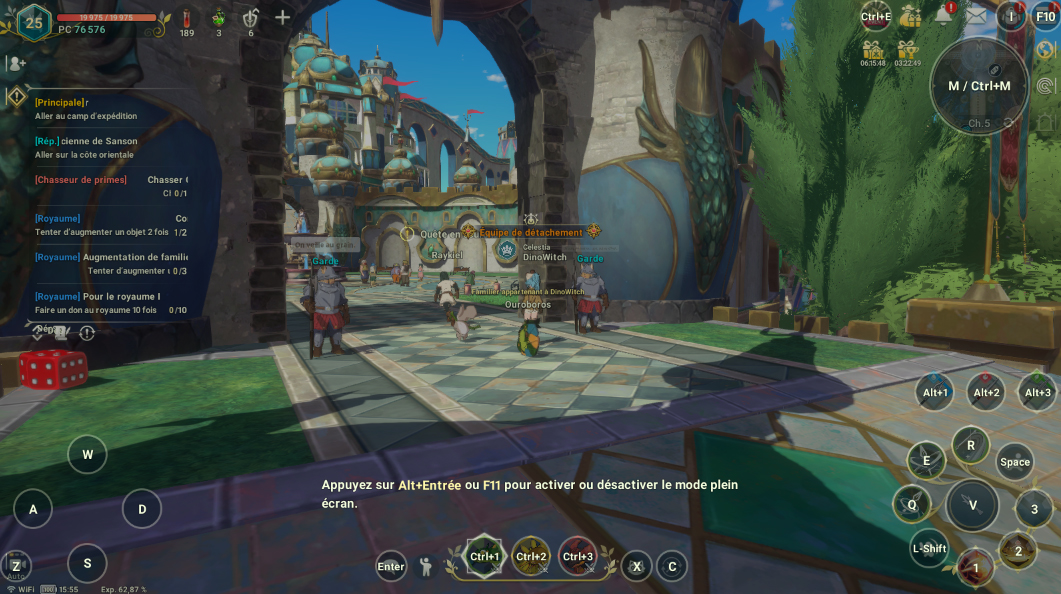
Task: Select the first familiar slot Ctrl+1
Action: (x=485, y=556)
